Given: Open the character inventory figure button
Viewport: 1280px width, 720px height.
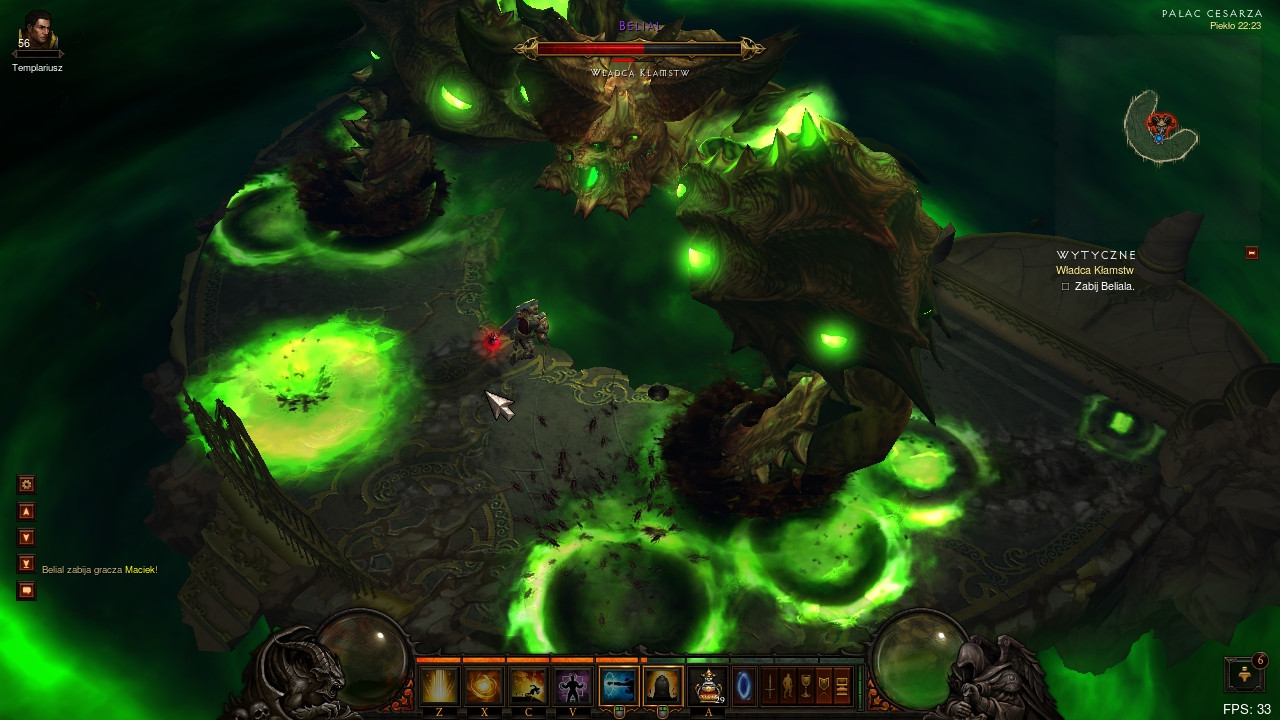Looking at the screenshot, I should coord(788,686).
